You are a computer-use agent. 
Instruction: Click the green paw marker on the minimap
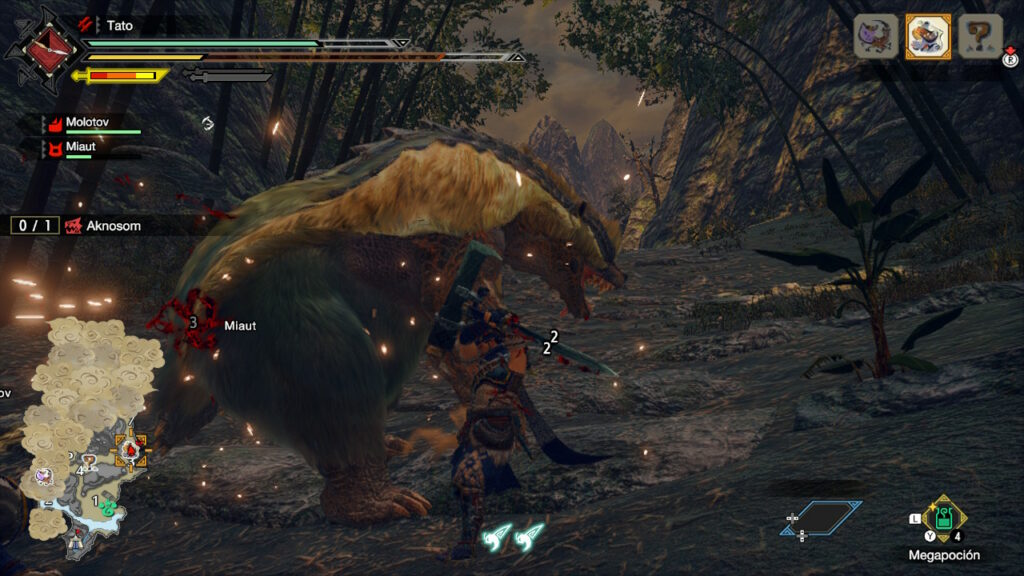(x=106, y=503)
